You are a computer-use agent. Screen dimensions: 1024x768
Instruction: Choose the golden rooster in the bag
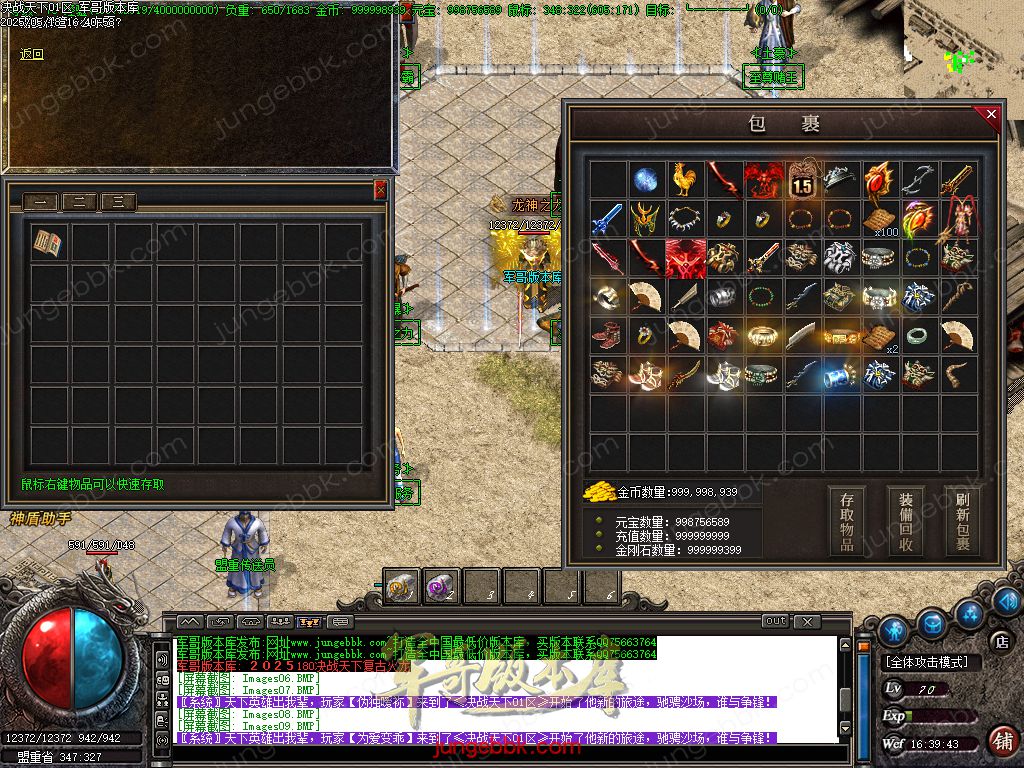coord(685,179)
